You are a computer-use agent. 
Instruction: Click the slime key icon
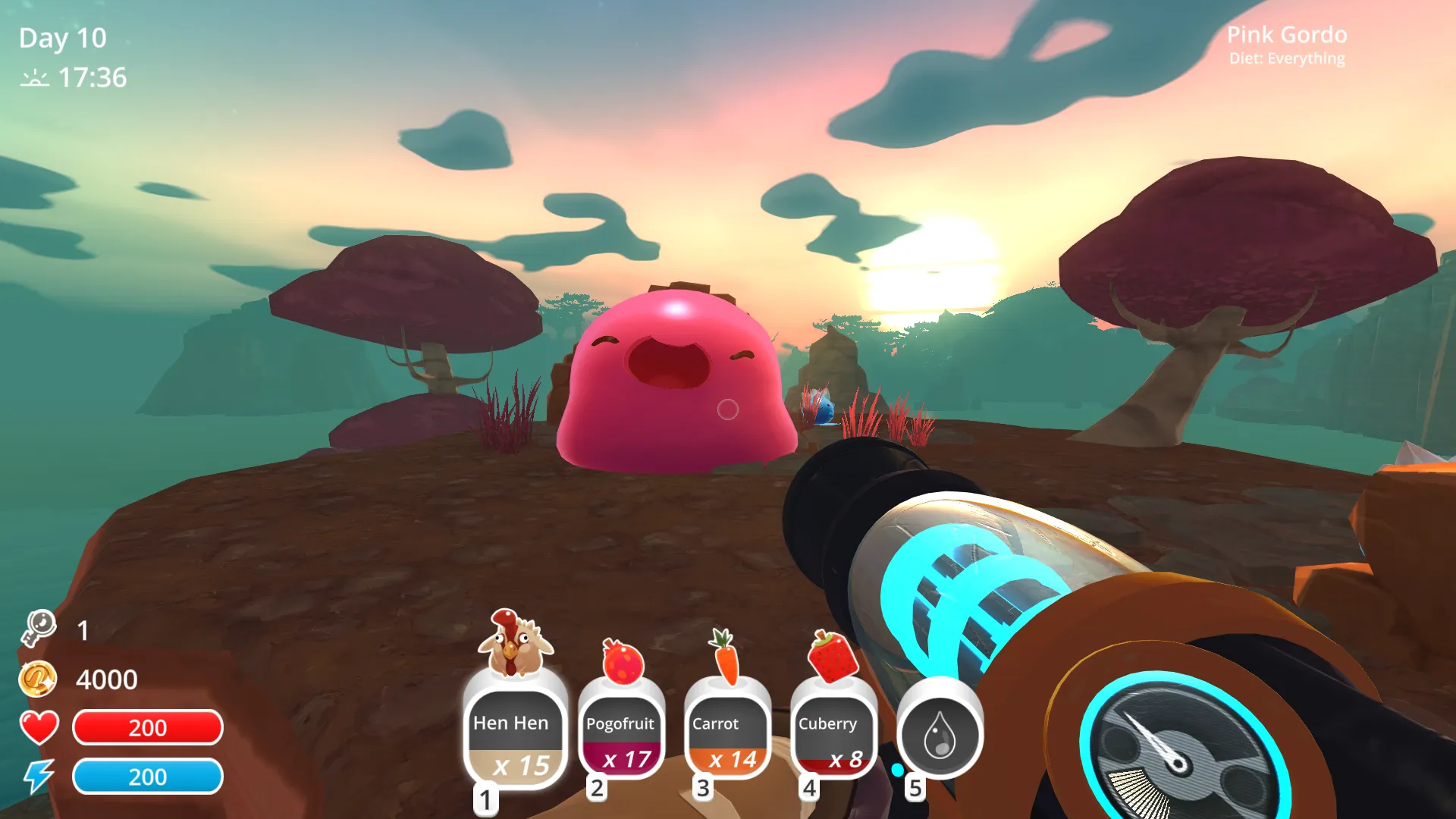[39, 629]
